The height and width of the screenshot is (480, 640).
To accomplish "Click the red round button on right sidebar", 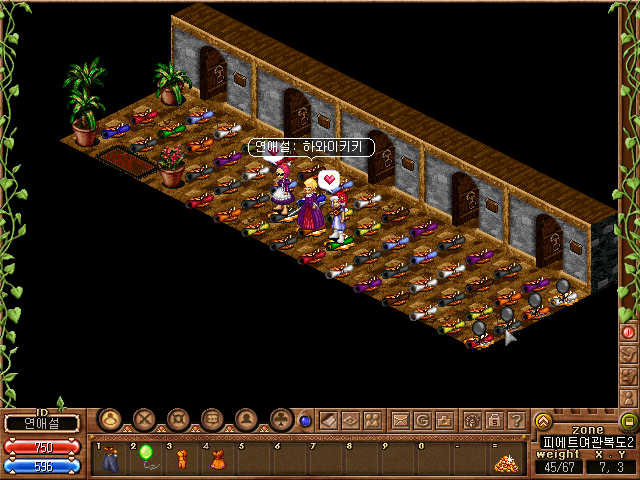I will (x=629, y=331).
